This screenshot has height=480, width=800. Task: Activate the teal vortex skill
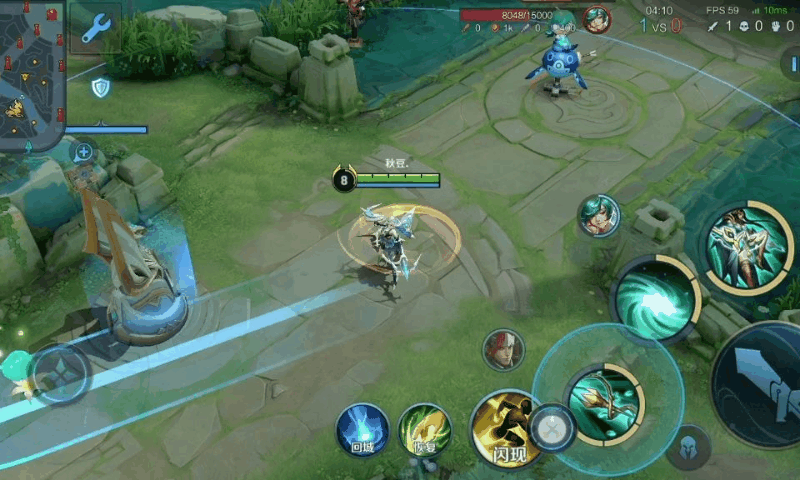[x=655, y=297]
